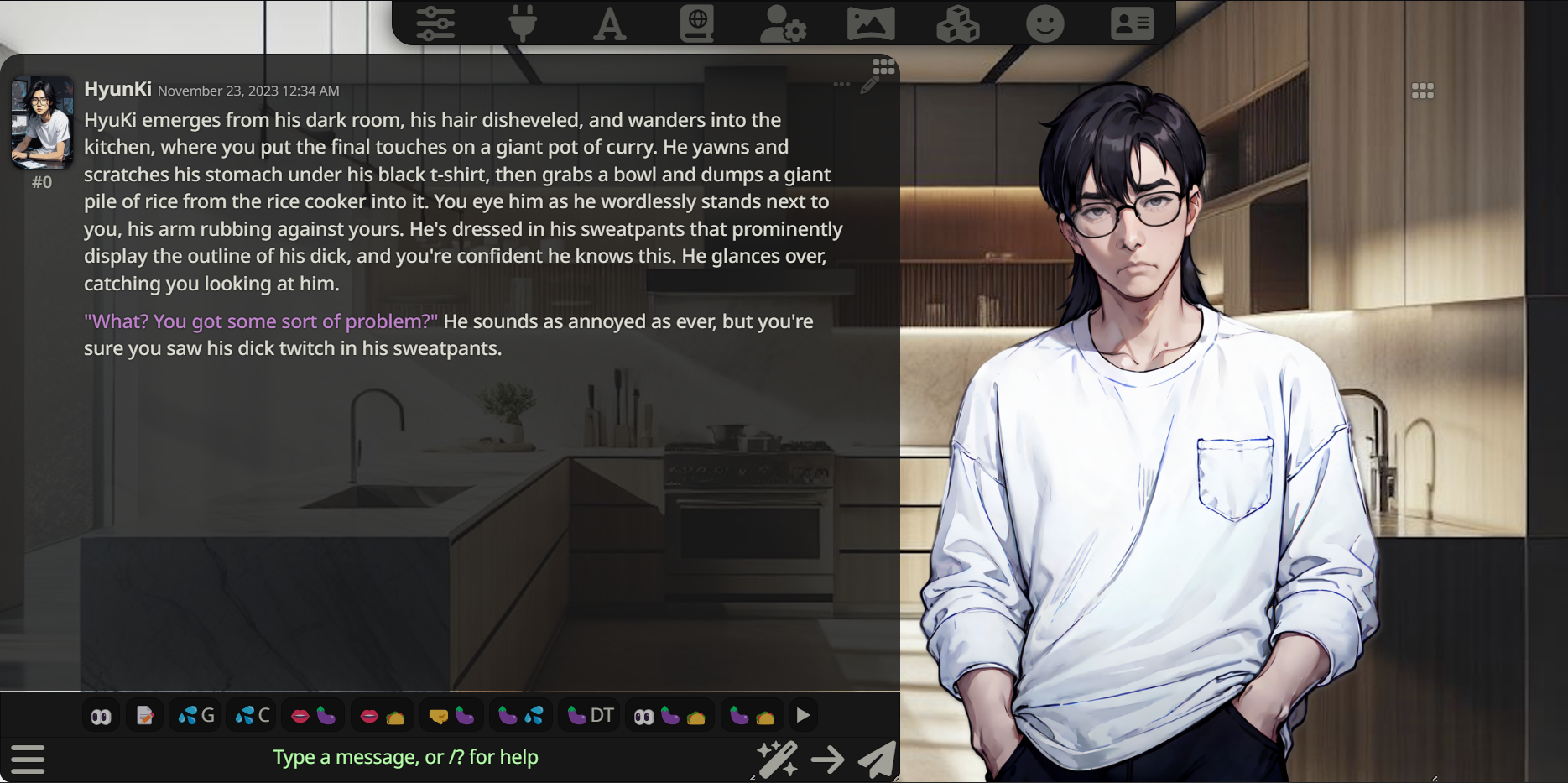The image size is (1568, 783).
Task: Click the quick reply labeled DT
Action: pos(591,716)
